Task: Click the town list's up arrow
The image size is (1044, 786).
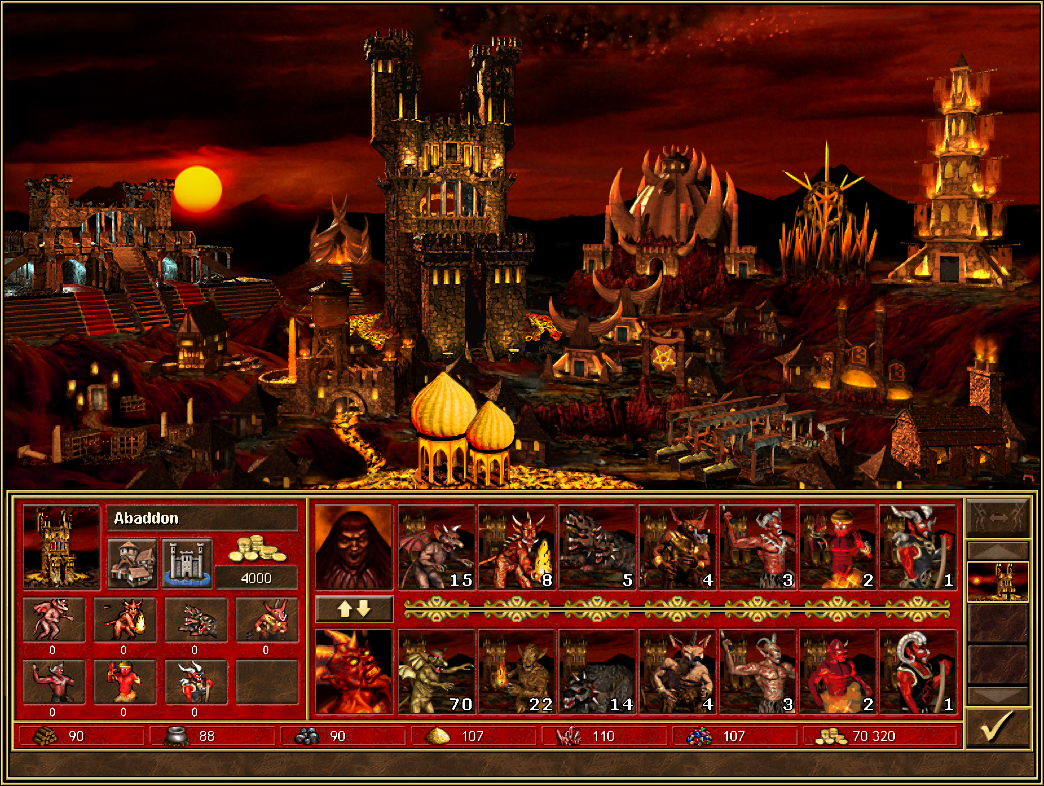Action: tap(997, 550)
